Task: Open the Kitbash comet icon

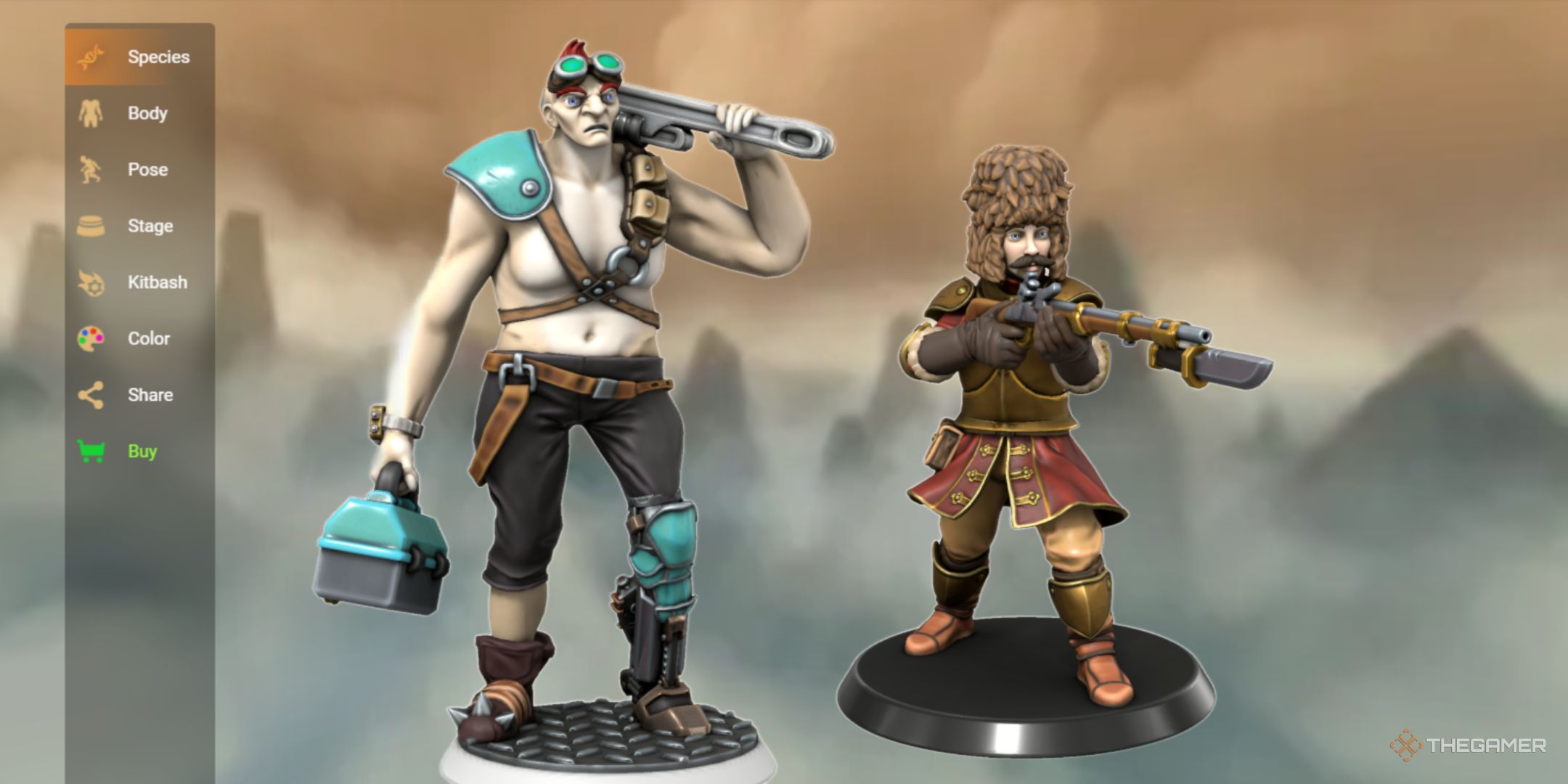Action: coord(90,282)
